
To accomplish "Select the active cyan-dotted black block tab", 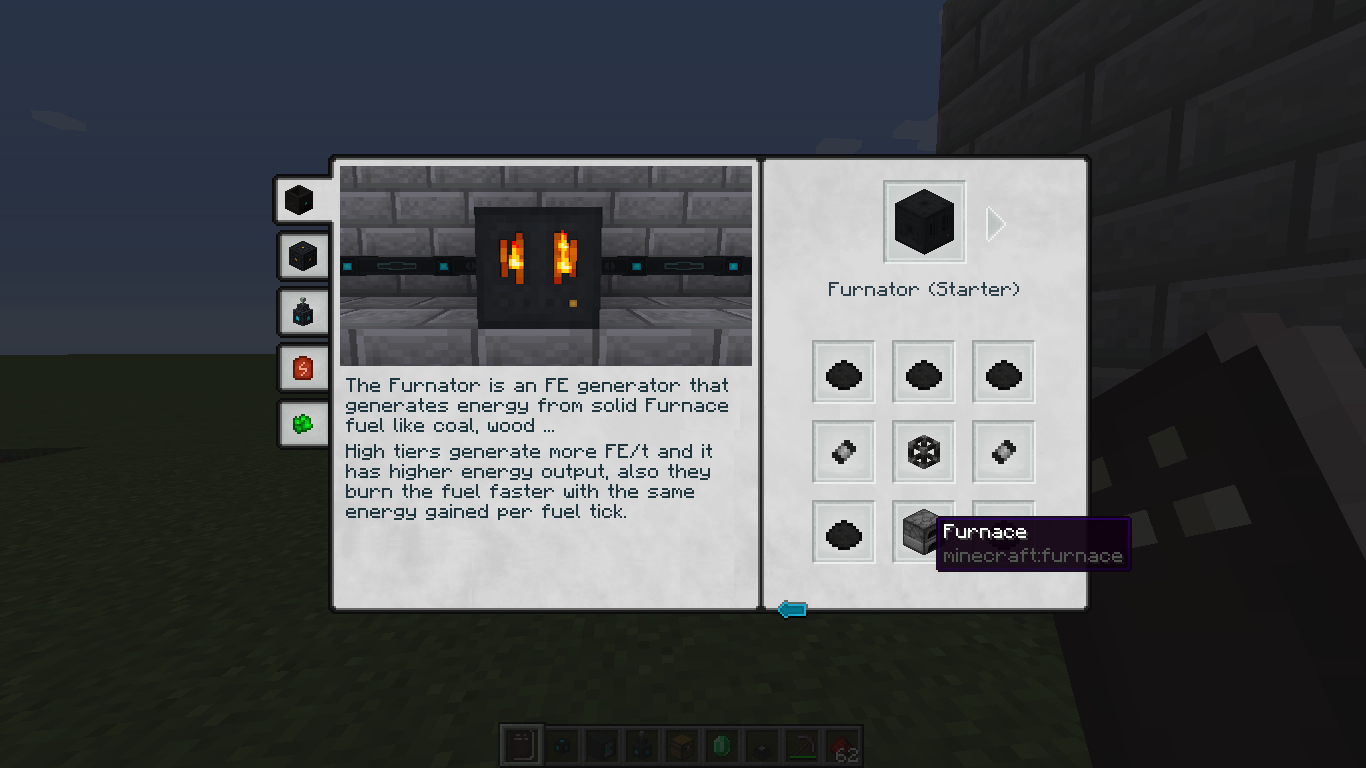I will click(300, 200).
